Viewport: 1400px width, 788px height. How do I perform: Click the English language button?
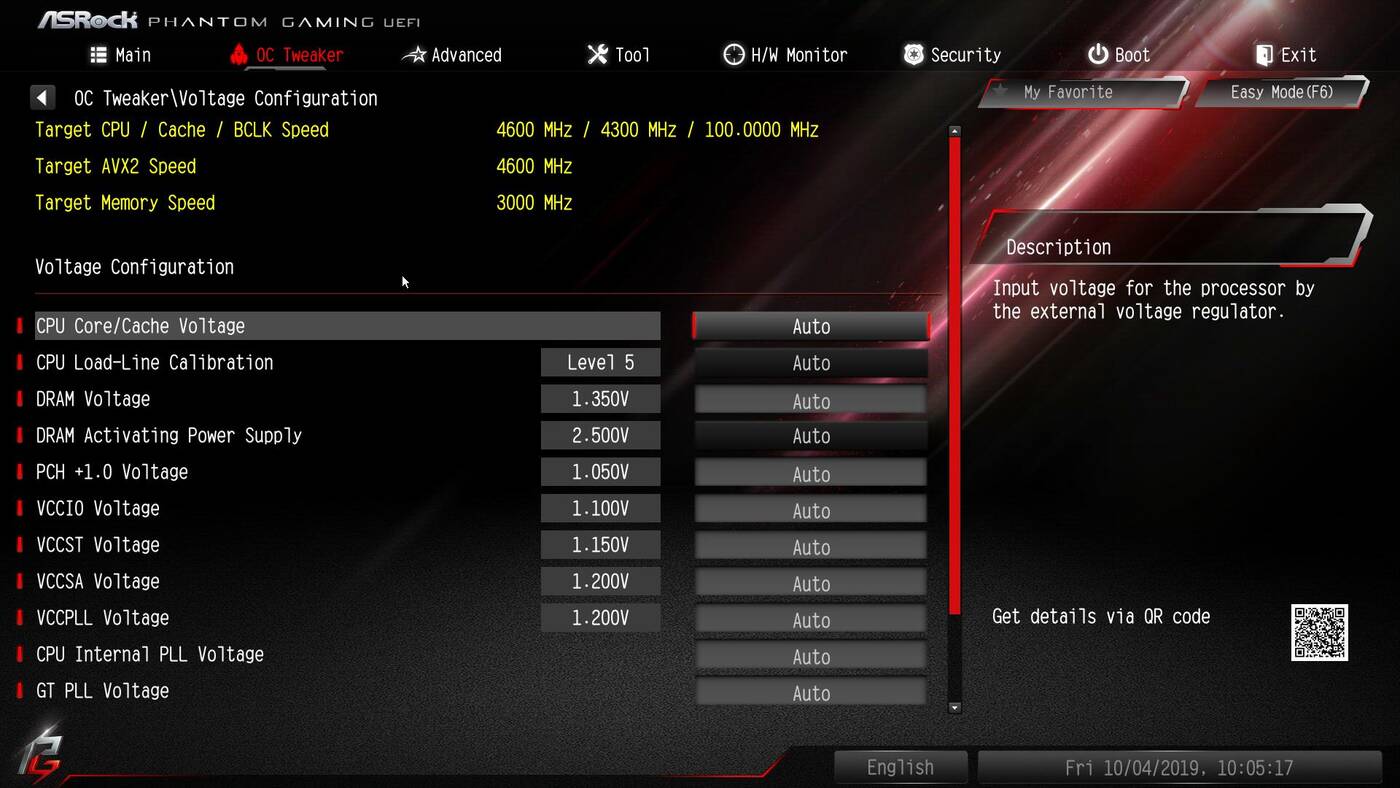click(900, 767)
